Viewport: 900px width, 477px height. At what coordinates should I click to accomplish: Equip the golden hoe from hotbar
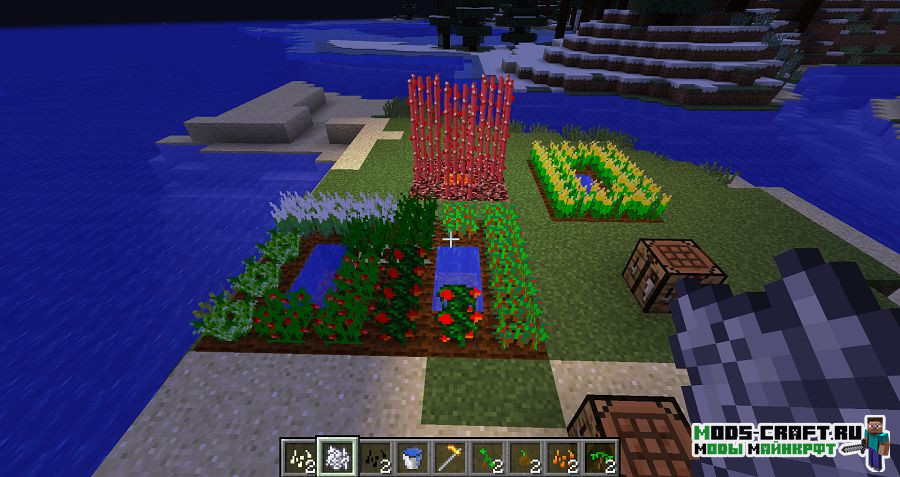pos(449,457)
